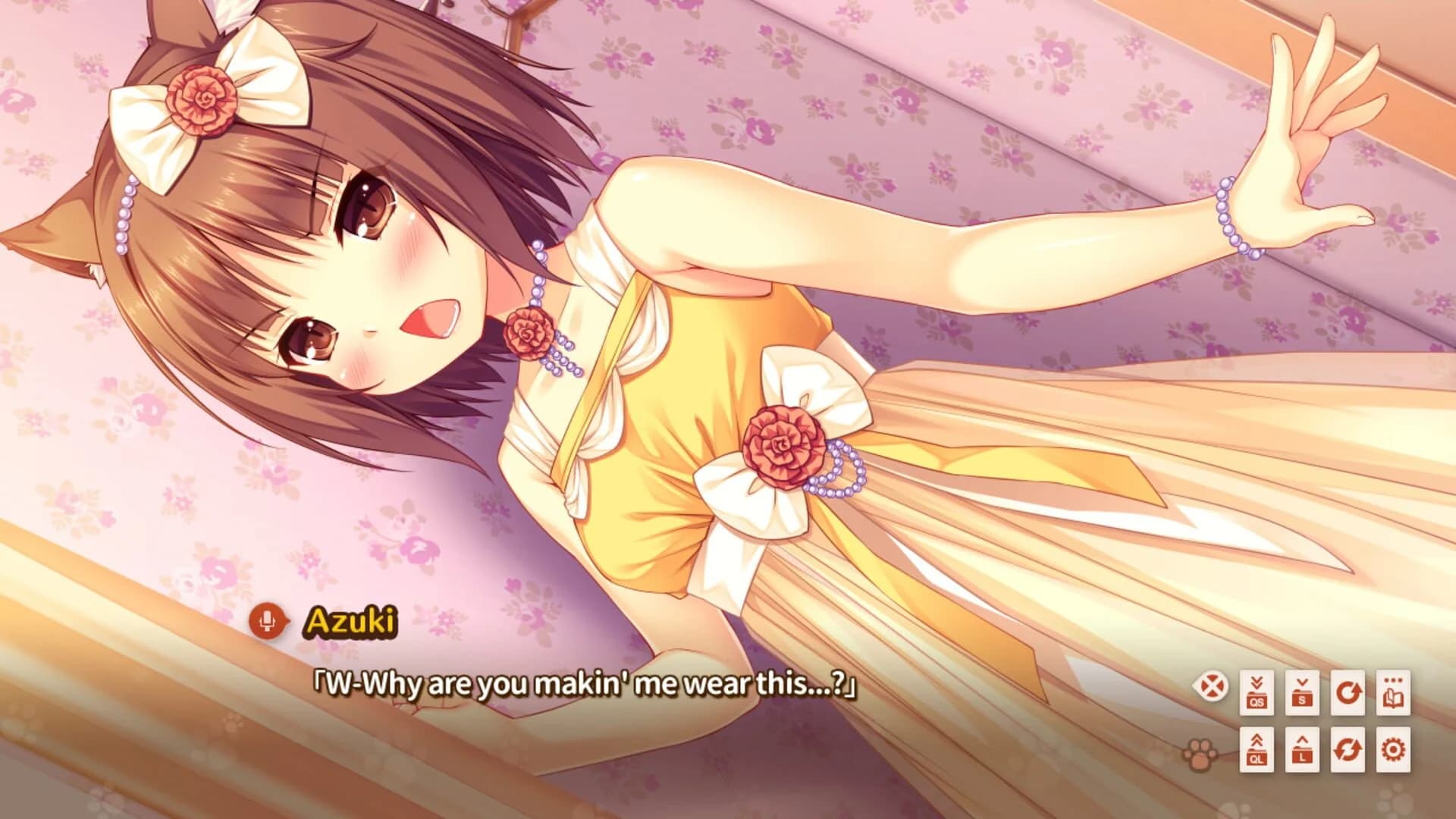The width and height of the screenshot is (1456, 819).
Task: Quick save using the QS icon
Action: [1257, 692]
